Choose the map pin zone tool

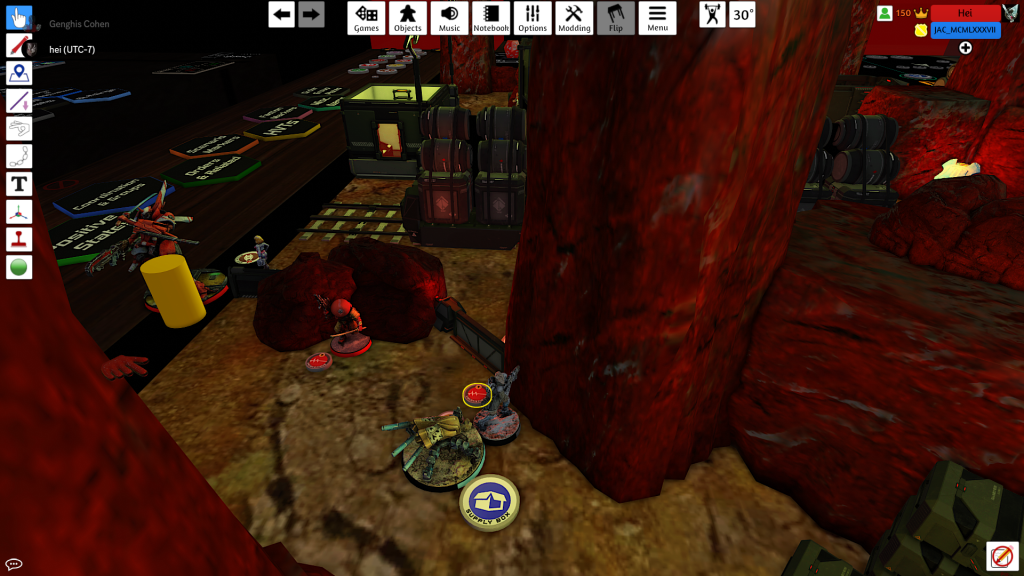coord(19,73)
